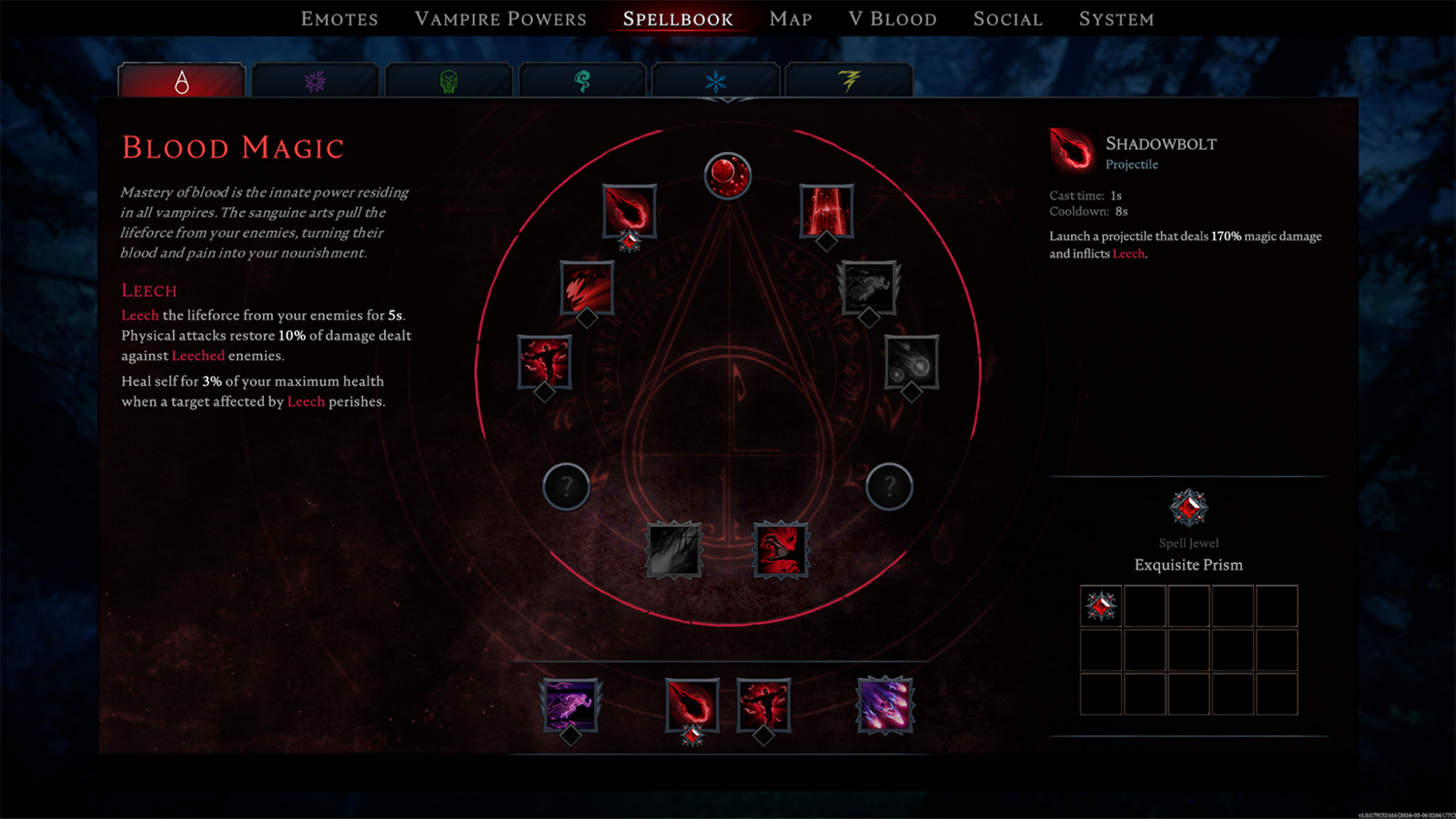Switch to the teal serpent Illusion tab

582,82
